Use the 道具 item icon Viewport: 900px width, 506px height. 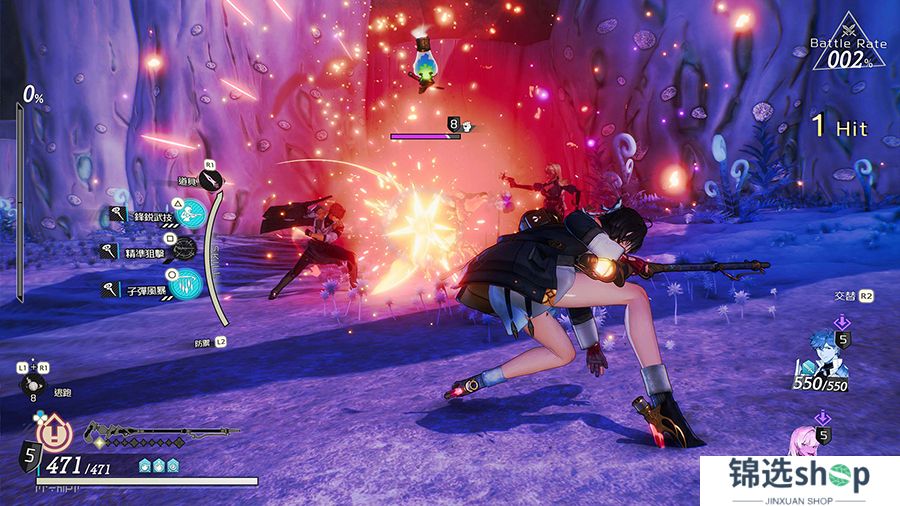[211, 179]
